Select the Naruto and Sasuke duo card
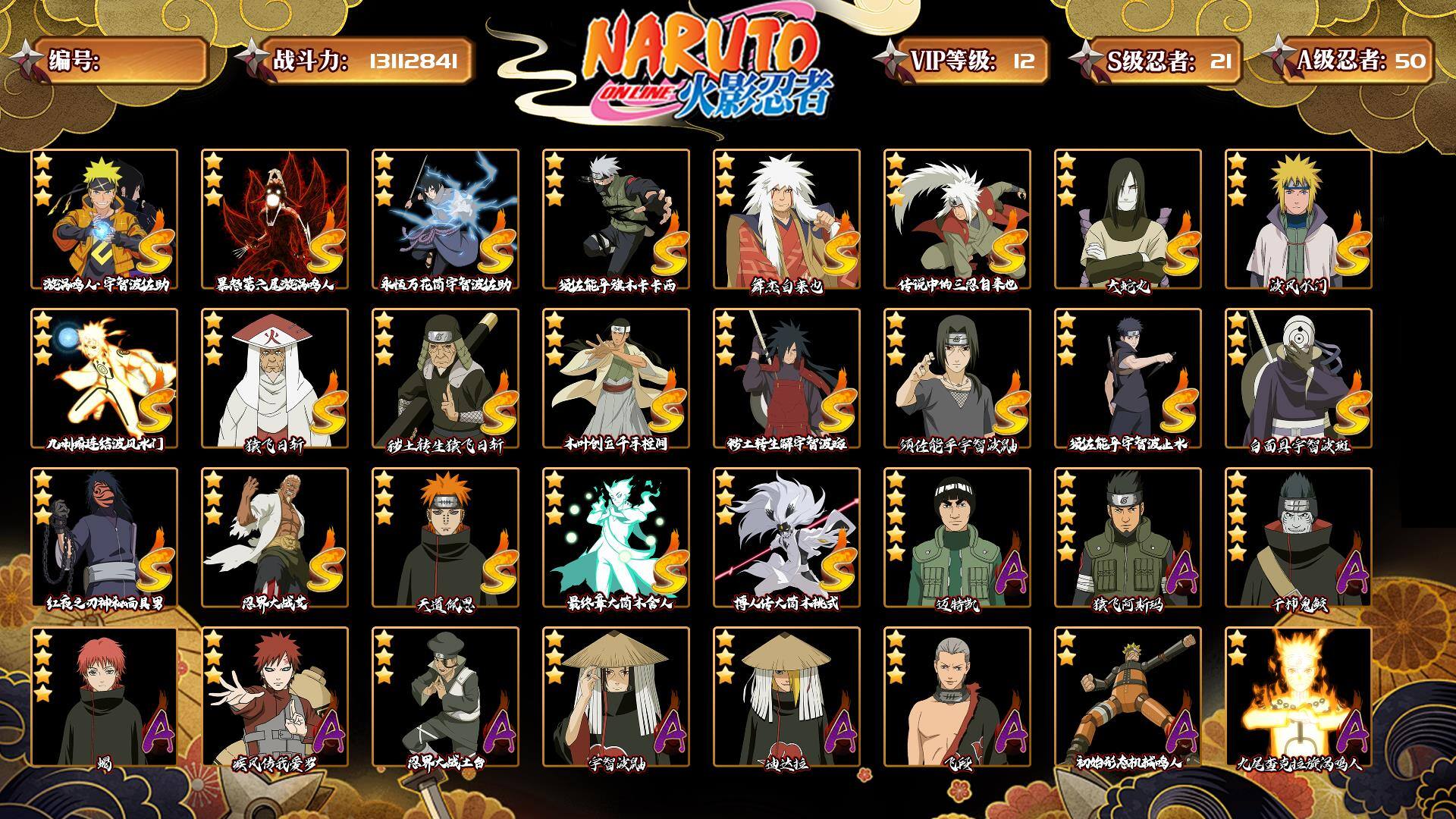This screenshot has width=1456, height=819. click(x=104, y=218)
